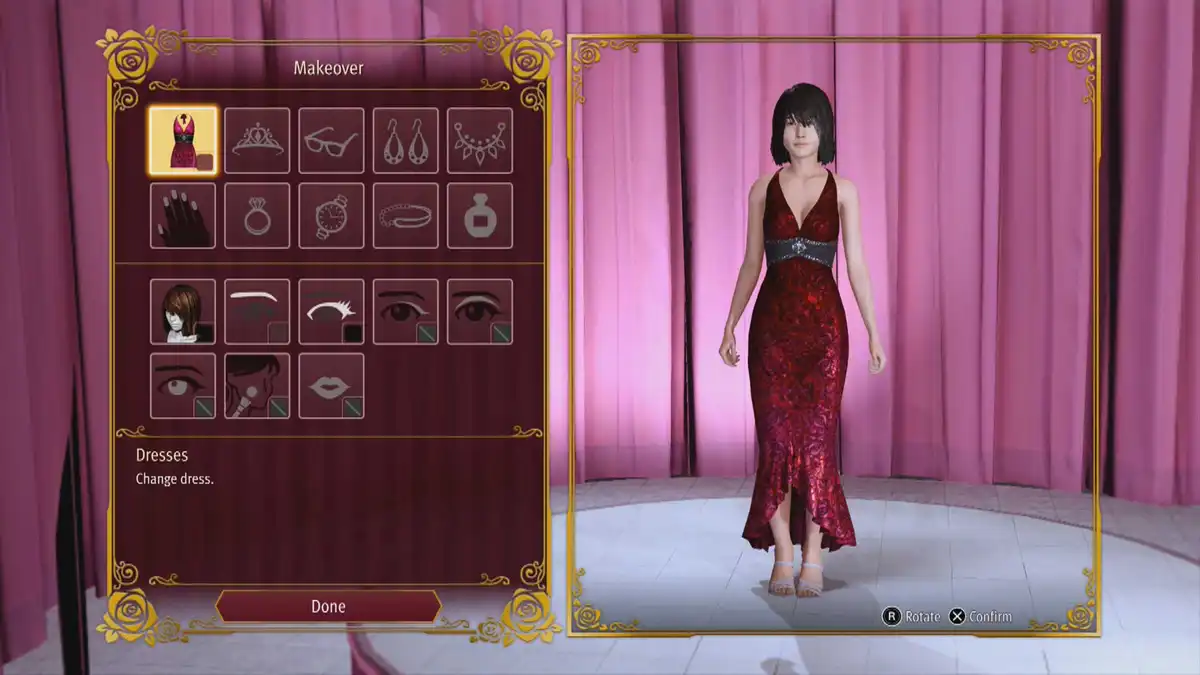Choose the blush brush cheek icon
Viewport: 1200px width, 675px height.
[257, 385]
